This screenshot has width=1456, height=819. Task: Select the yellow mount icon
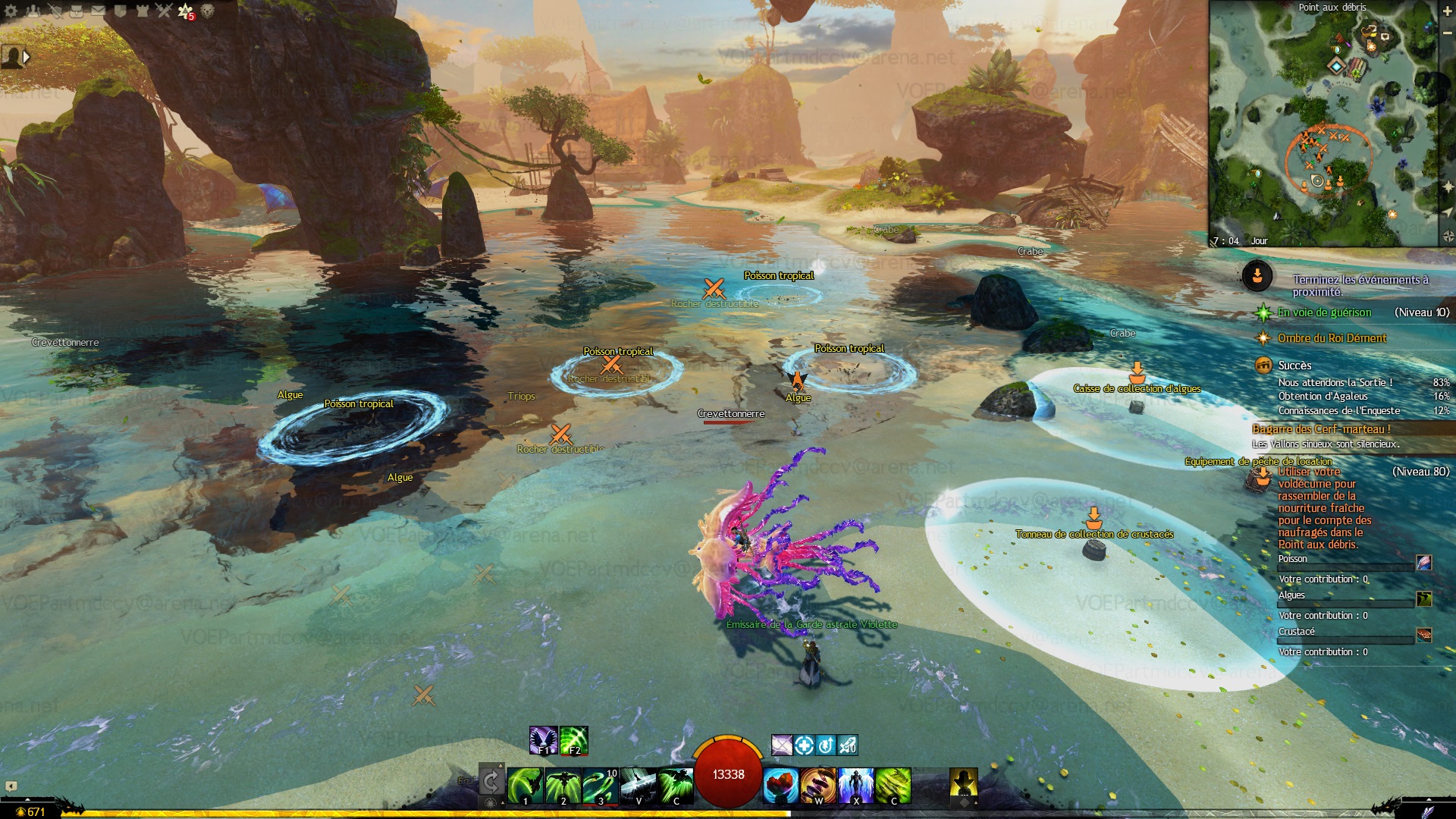963,783
